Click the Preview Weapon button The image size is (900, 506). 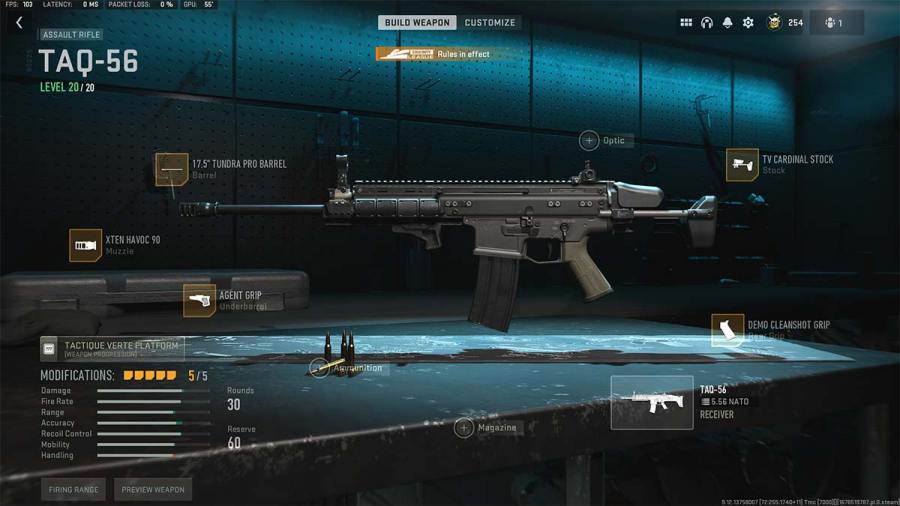[x=153, y=490]
